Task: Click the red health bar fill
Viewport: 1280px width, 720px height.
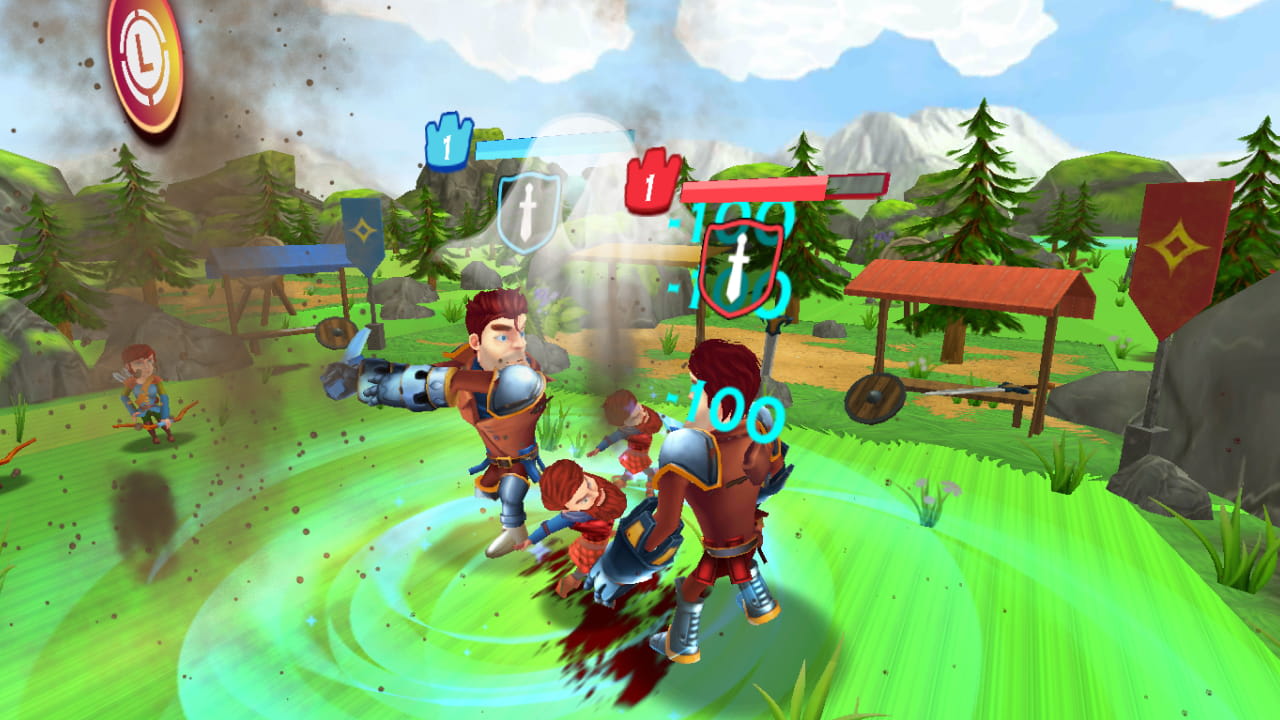Action: tap(755, 185)
